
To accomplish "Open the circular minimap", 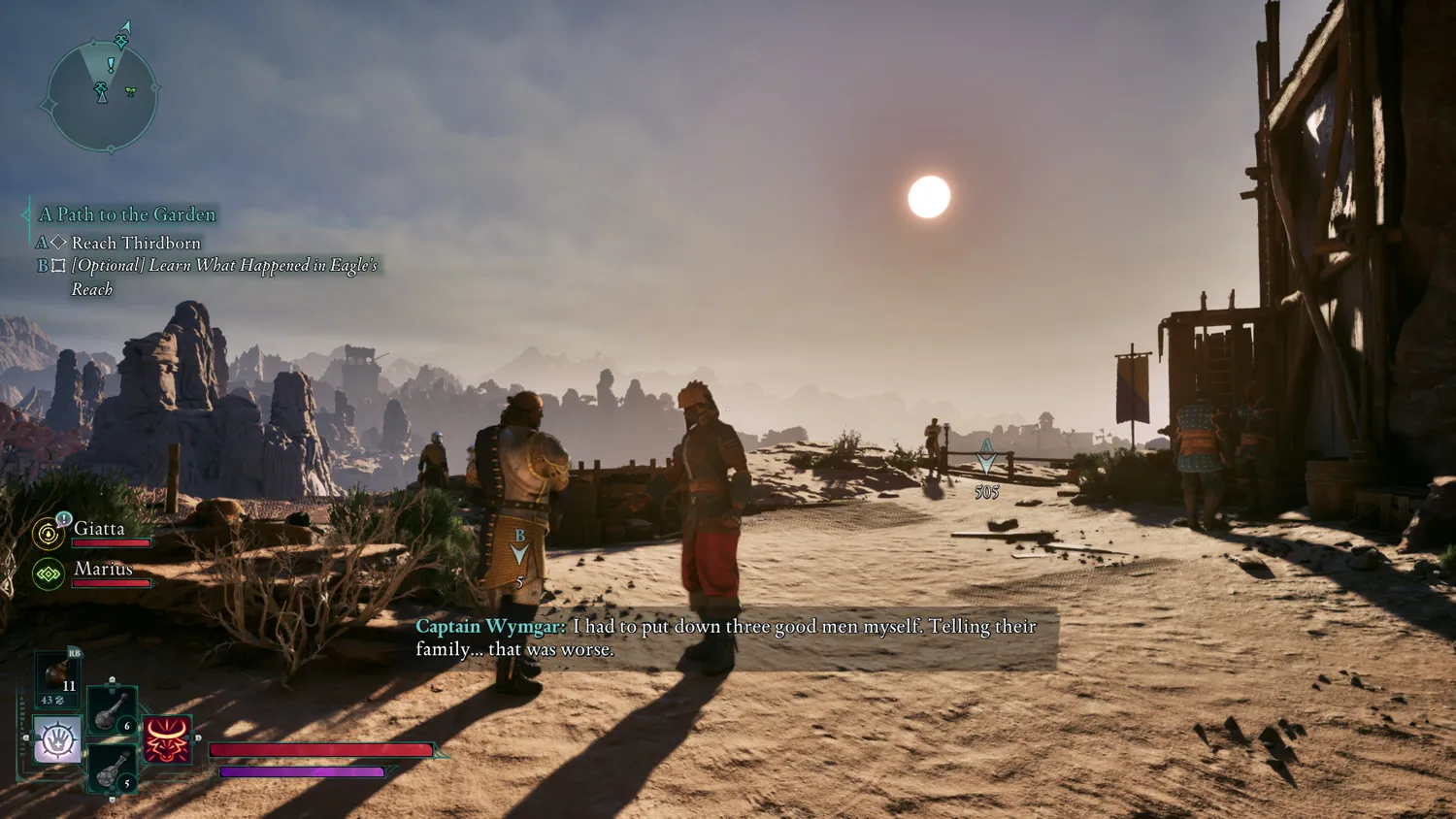I will tap(101, 97).
